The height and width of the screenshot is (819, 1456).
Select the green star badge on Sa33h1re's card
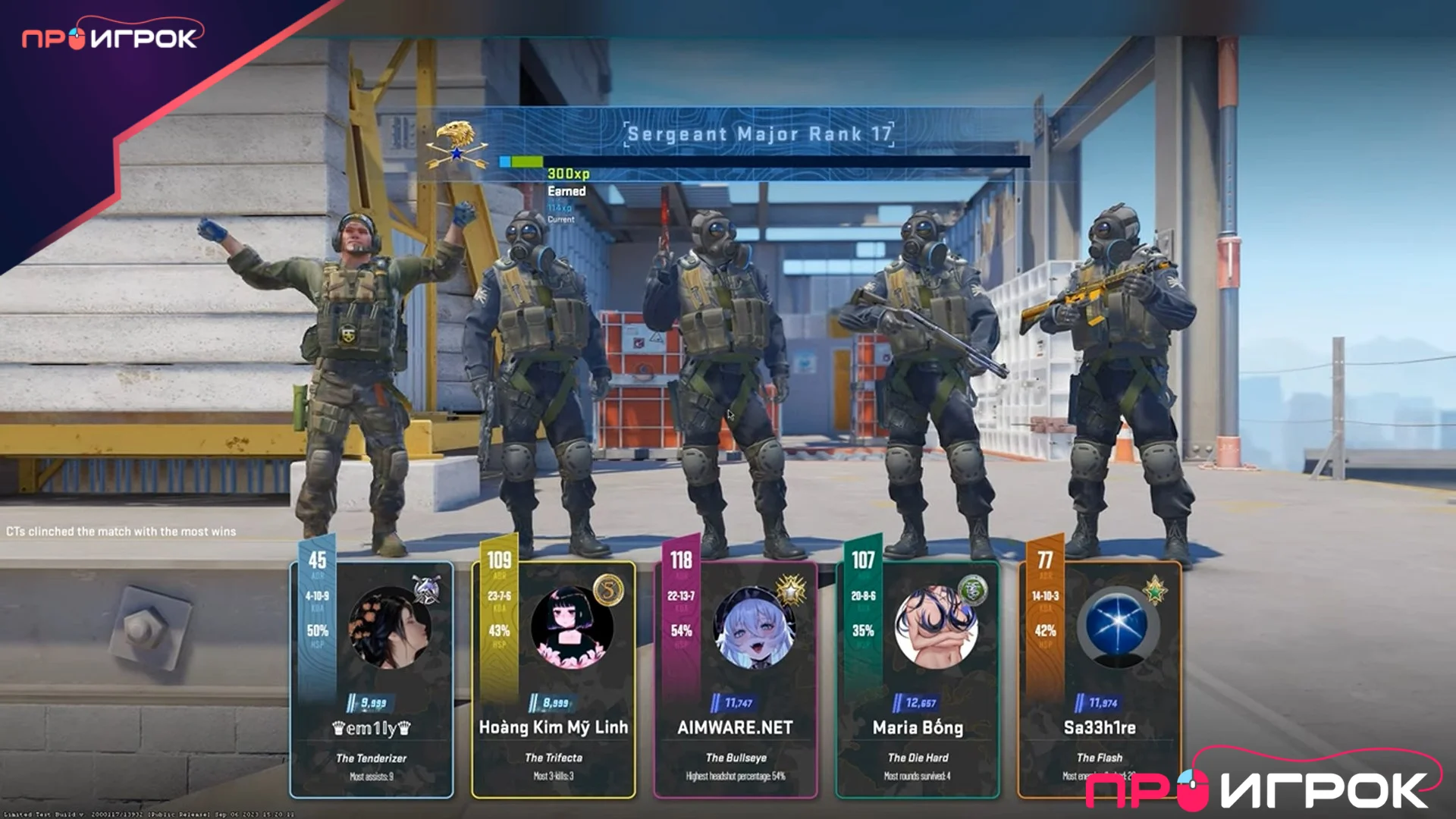1154,589
